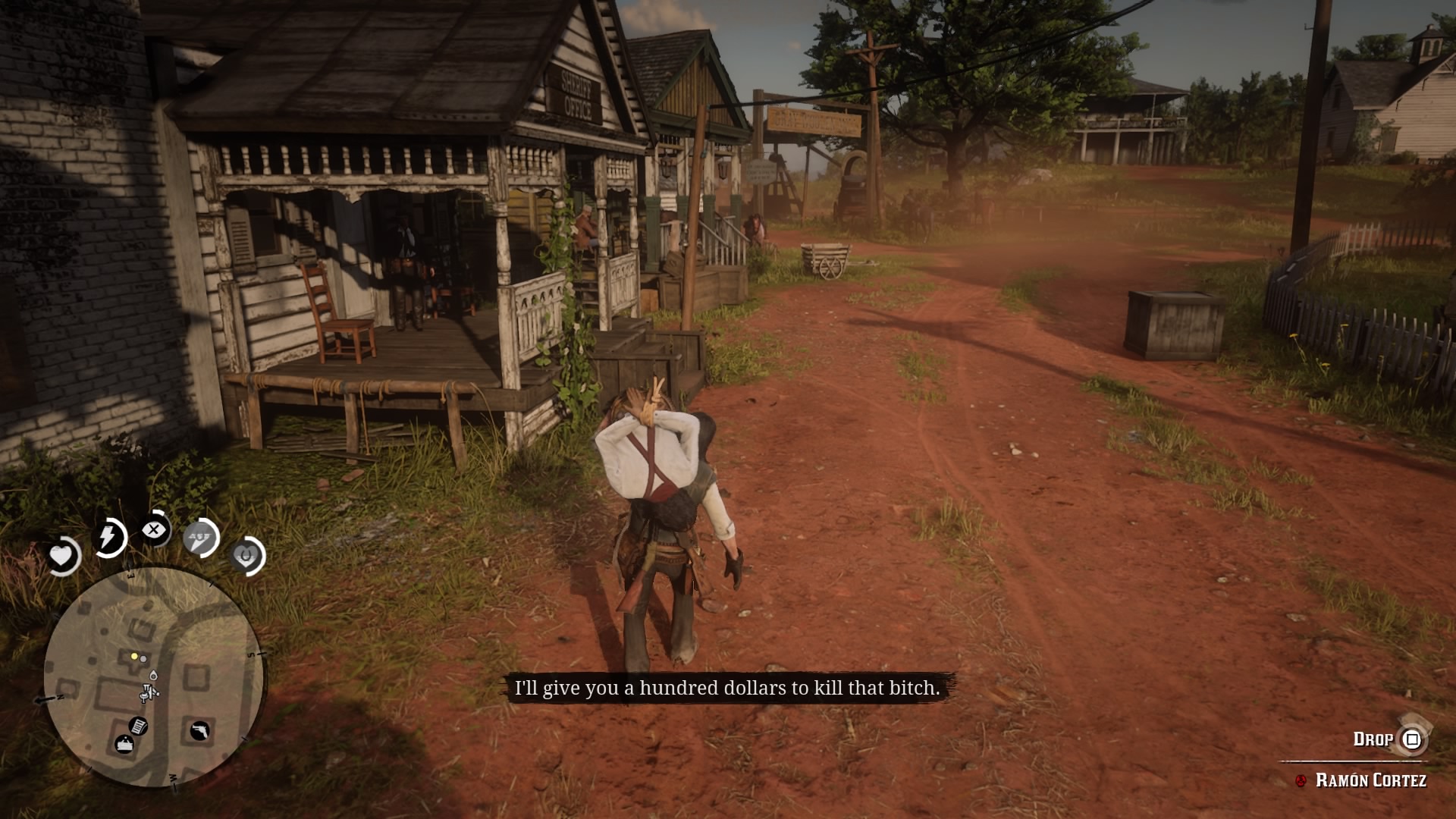
Task: Select the Dead Eye core icon
Action: [199, 537]
